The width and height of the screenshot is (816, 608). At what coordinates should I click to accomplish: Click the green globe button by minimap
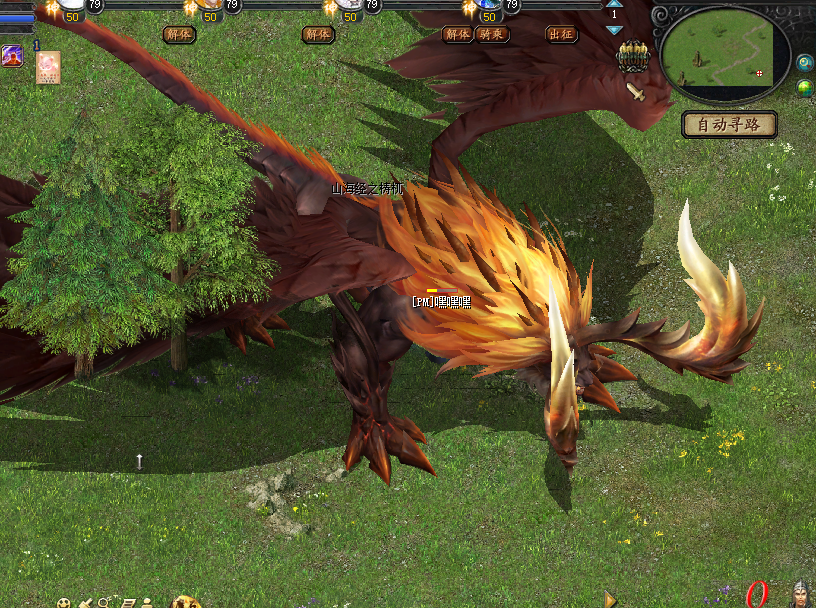click(x=805, y=88)
